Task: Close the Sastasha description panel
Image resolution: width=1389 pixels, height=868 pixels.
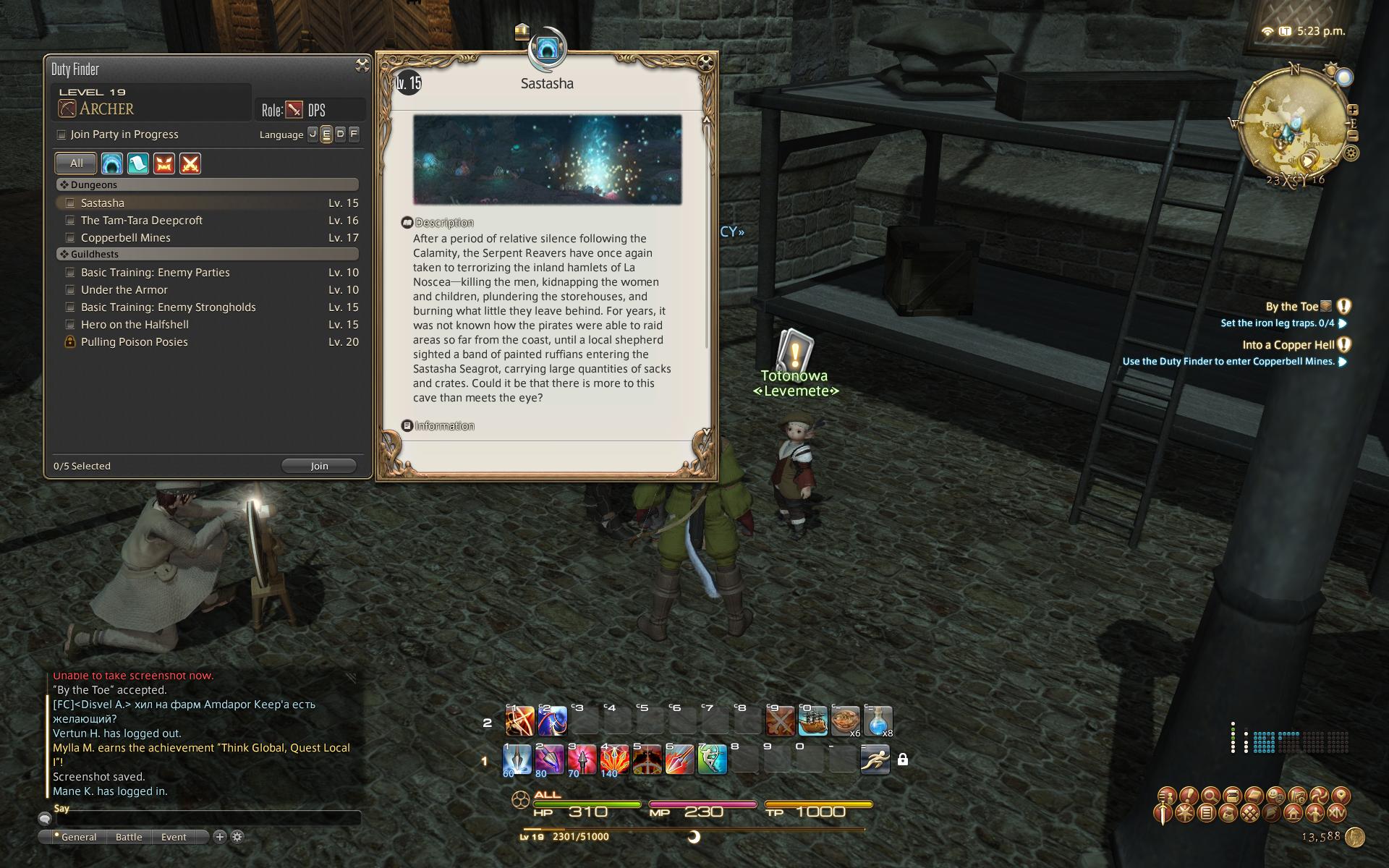Action: click(x=706, y=64)
